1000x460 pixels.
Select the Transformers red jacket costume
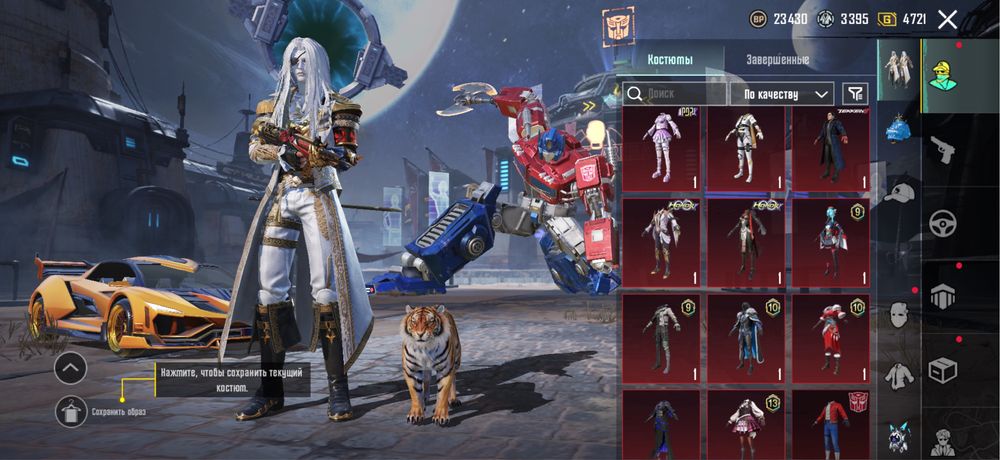click(830, 424)
